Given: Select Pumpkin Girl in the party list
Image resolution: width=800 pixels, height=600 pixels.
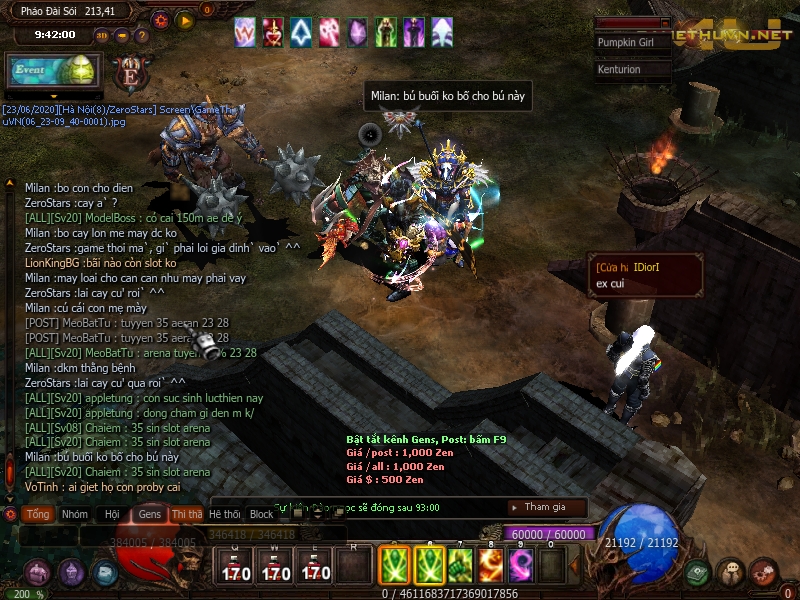Looking at the screenshot, I should (x=631, y=43).
